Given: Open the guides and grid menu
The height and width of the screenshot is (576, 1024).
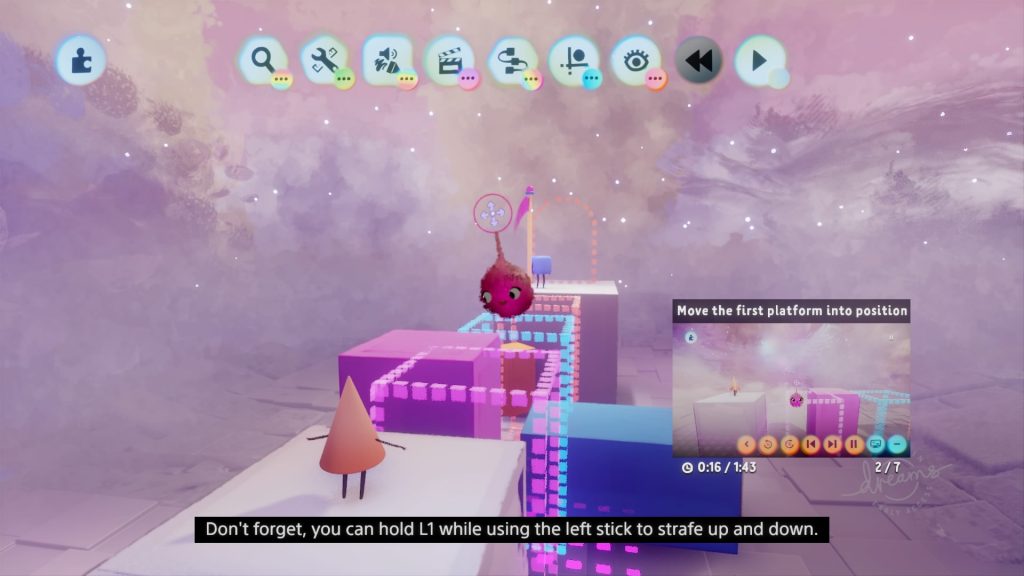Looking at the screenshot, I should [573, 60].
